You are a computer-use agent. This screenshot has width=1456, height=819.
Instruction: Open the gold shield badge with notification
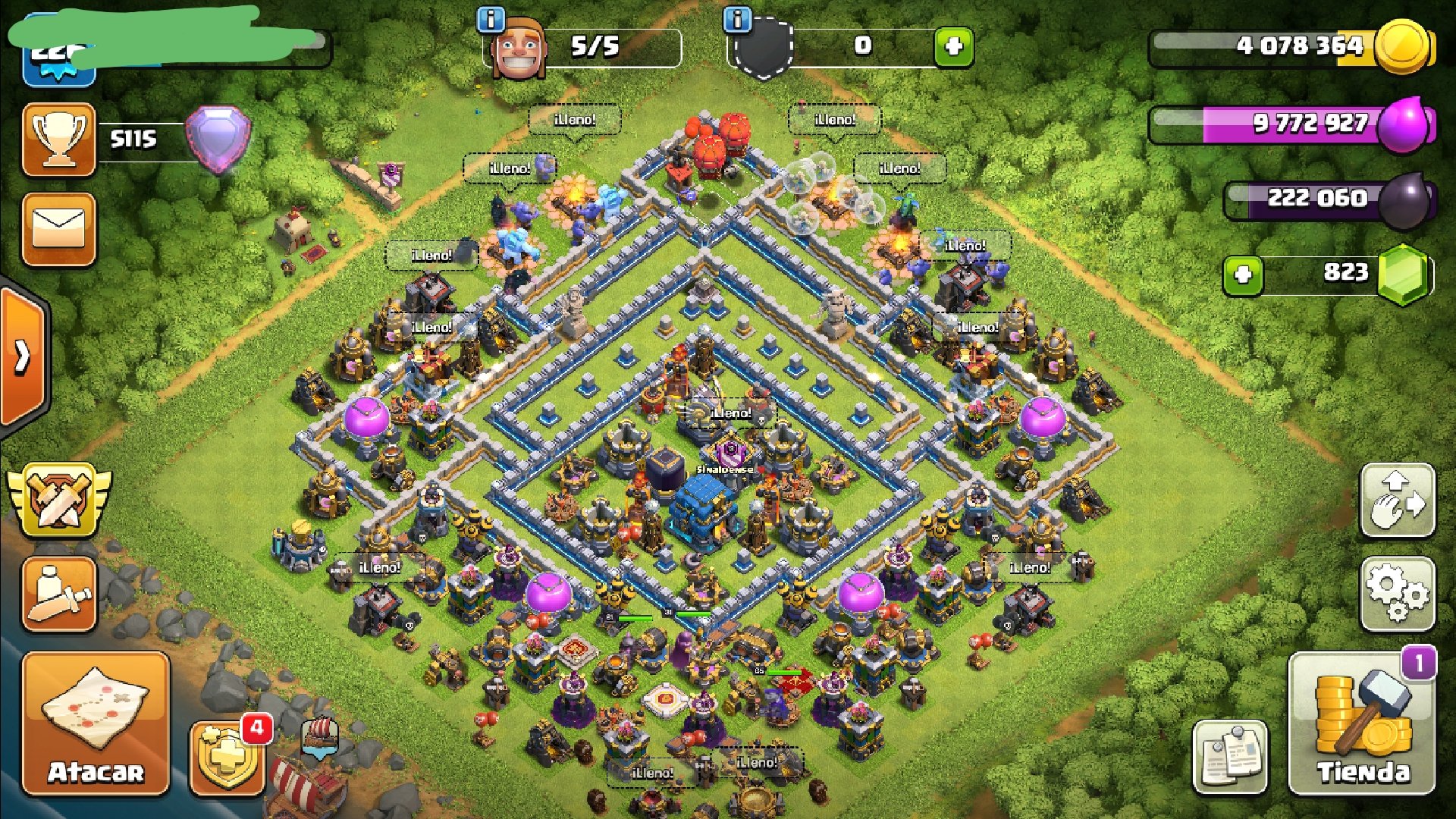click(227, 757)
